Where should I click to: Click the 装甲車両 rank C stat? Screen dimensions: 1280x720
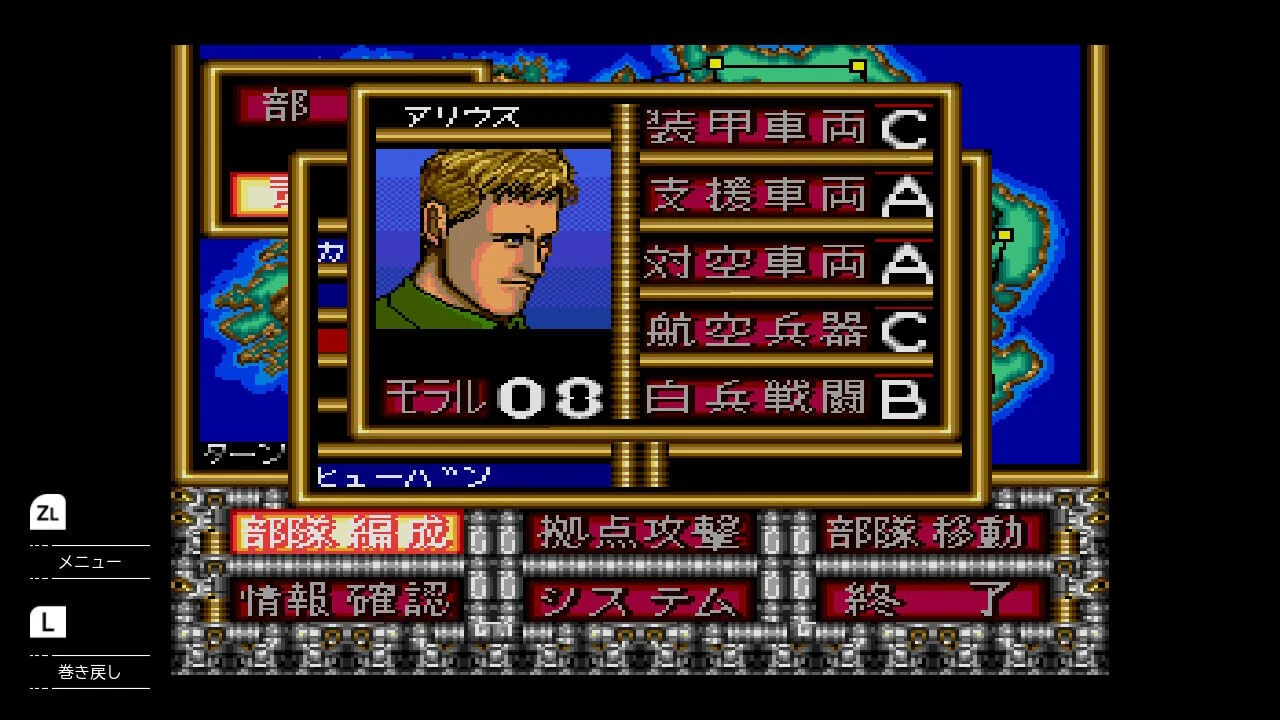coord(785,128)
